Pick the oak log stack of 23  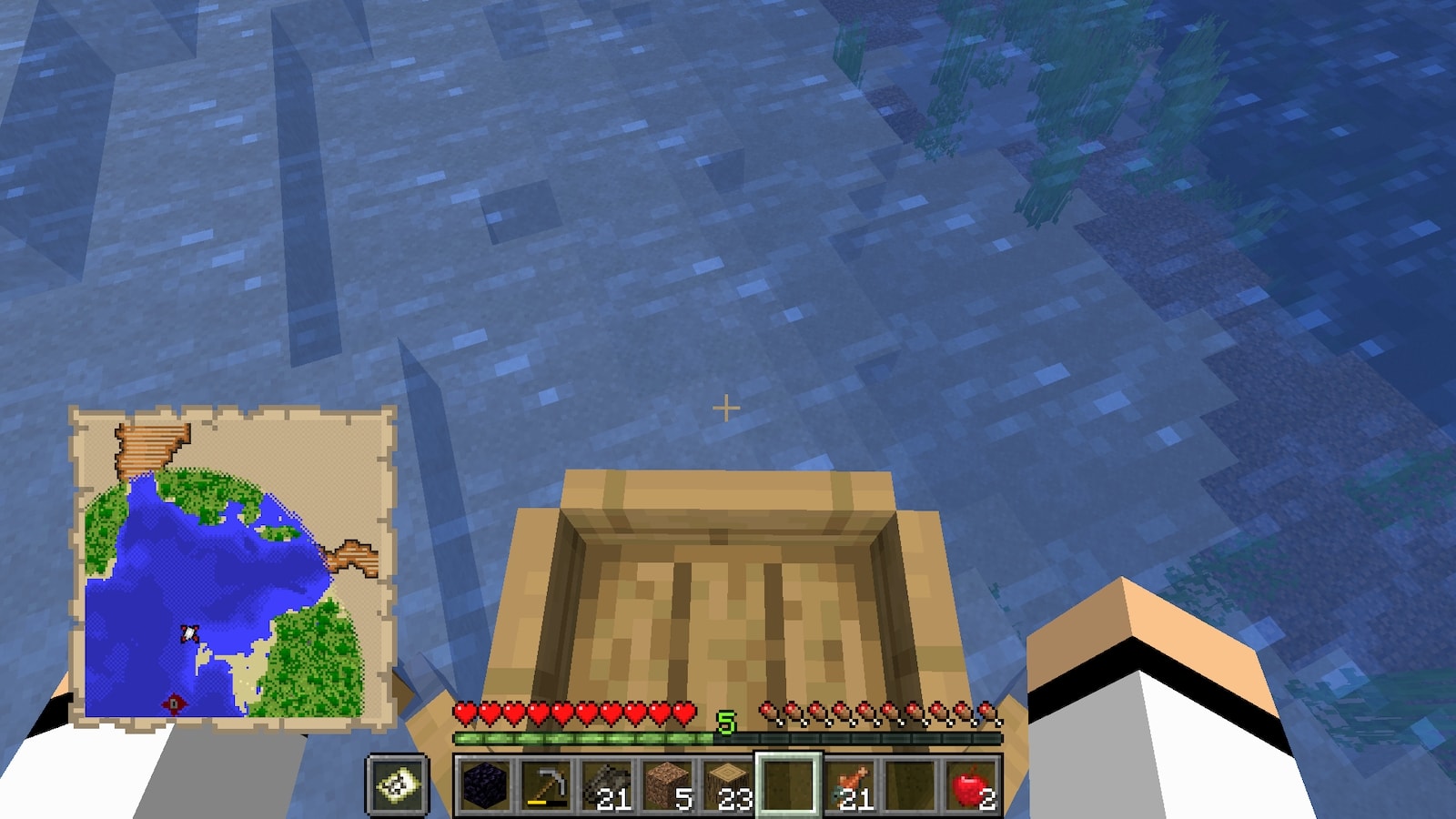click(x=728, y=784)
